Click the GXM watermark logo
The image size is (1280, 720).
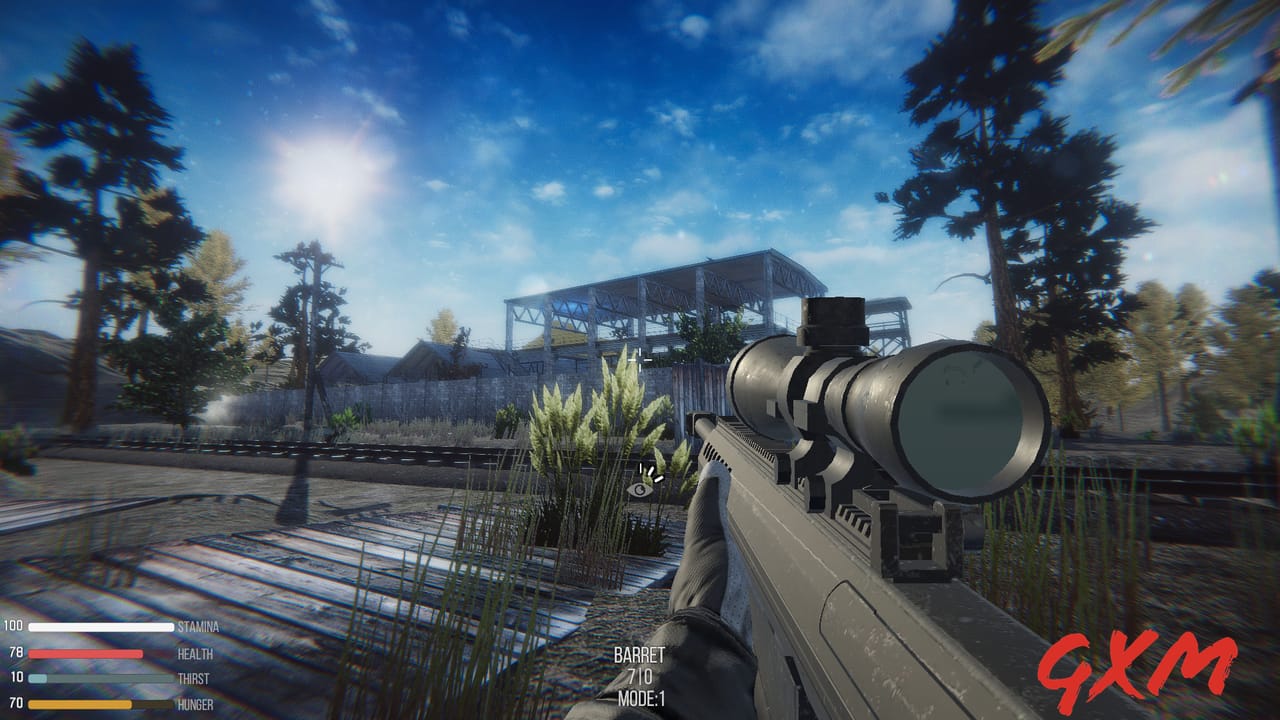1140,666
